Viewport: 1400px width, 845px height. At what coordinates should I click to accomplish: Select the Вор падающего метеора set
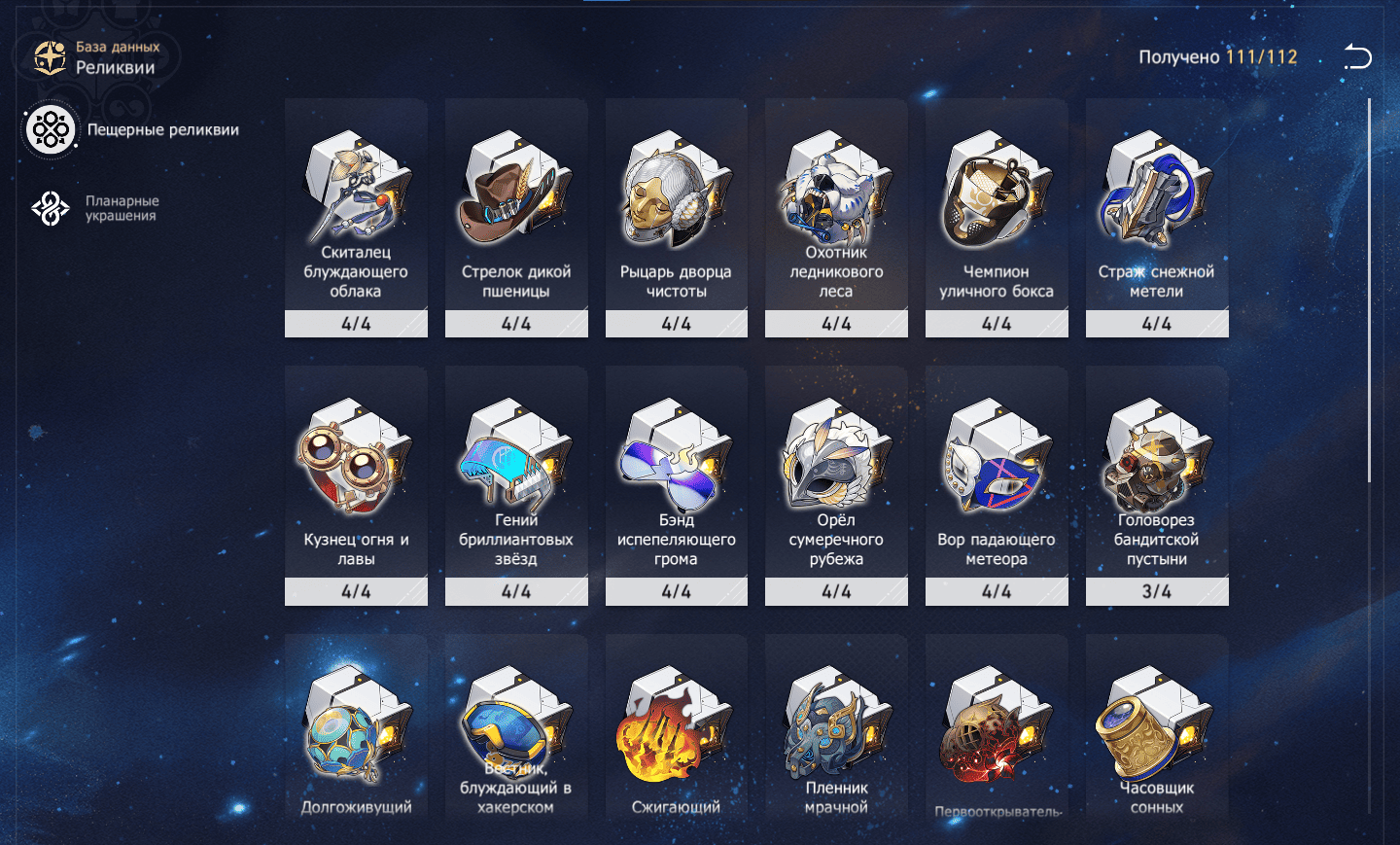[x=997, y=485]
